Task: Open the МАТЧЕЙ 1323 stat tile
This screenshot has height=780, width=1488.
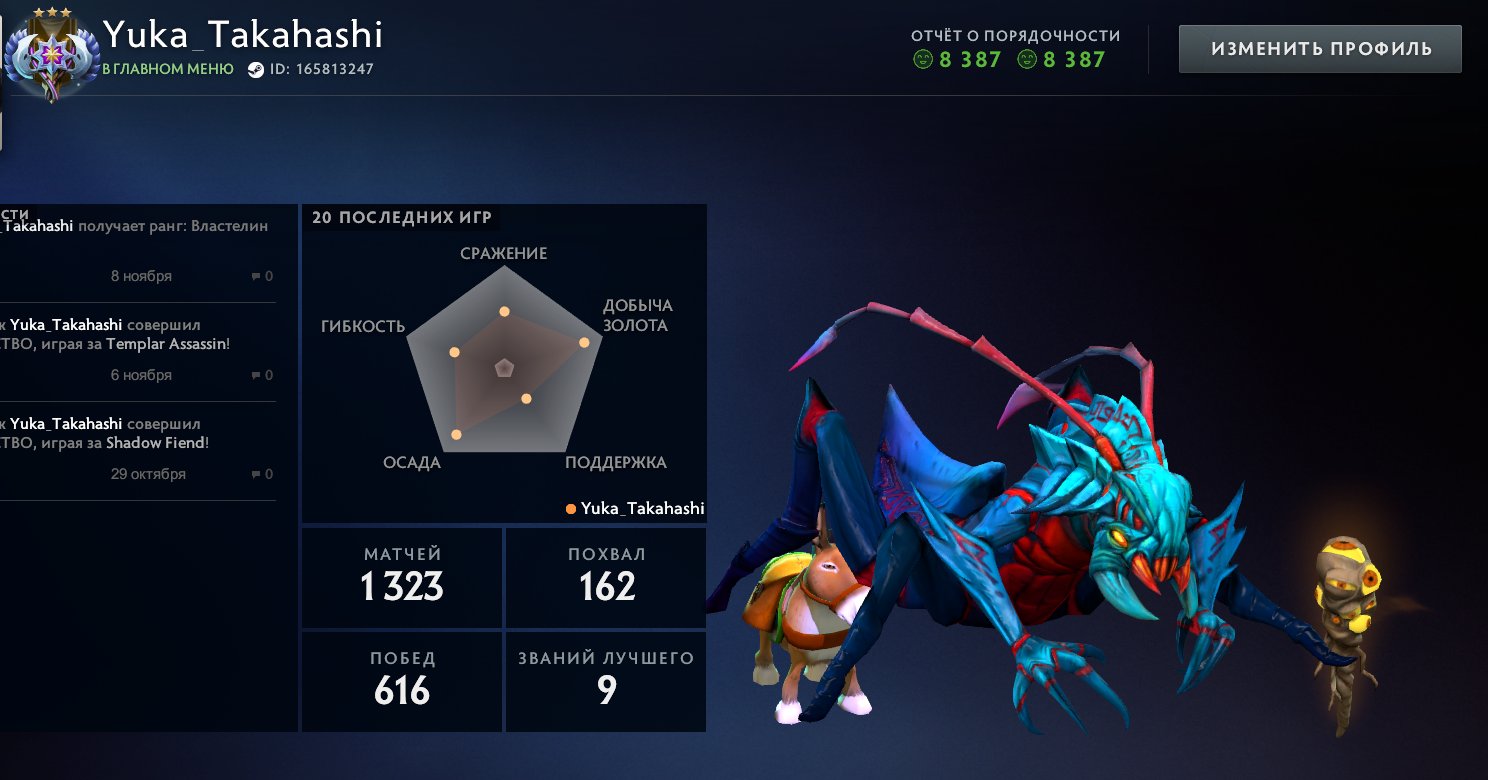Action: [401, 577]
